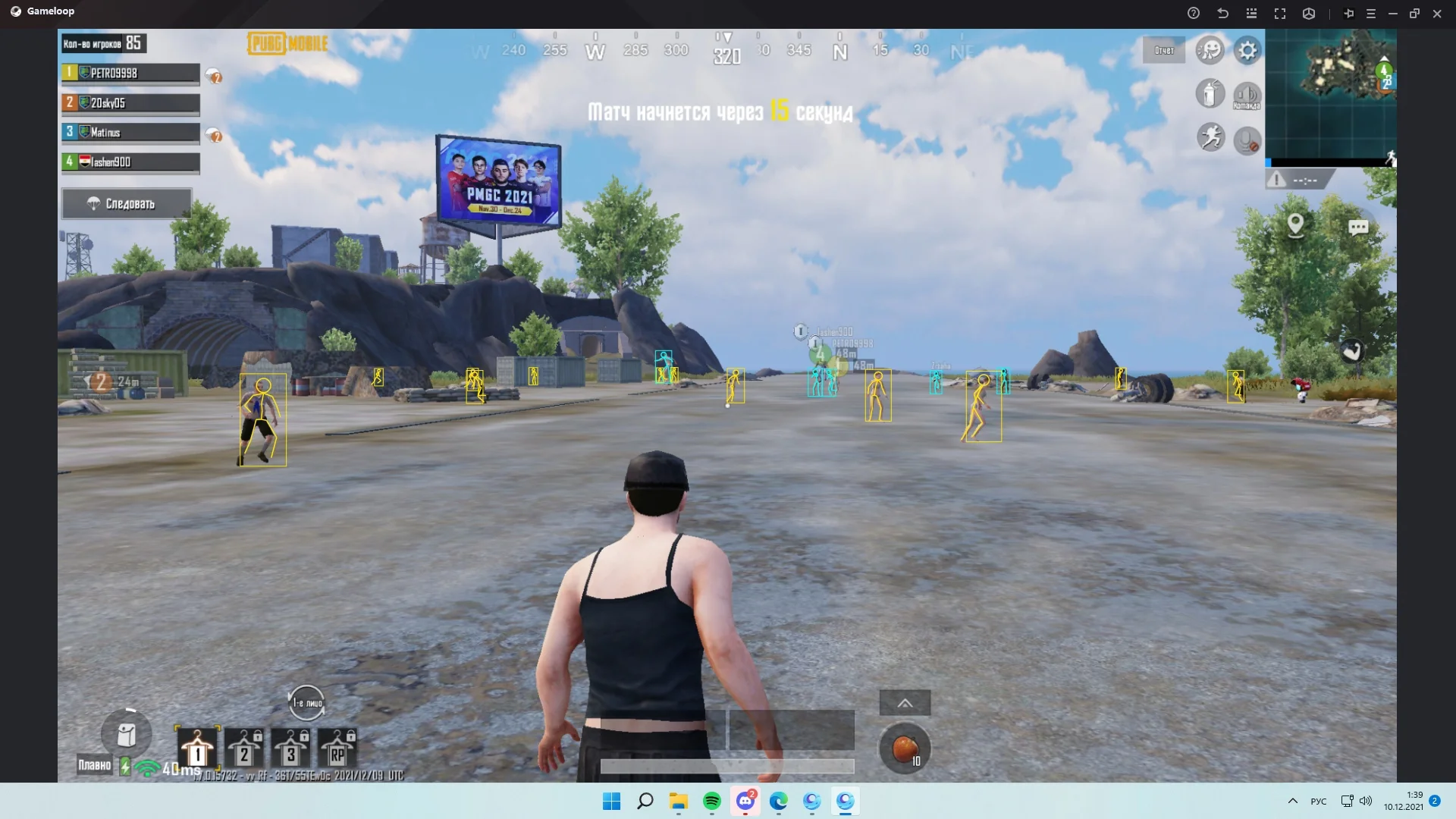1456x819 pixels.
Task: Click the Отчет report button
Action: click(x=1164, y=50)
